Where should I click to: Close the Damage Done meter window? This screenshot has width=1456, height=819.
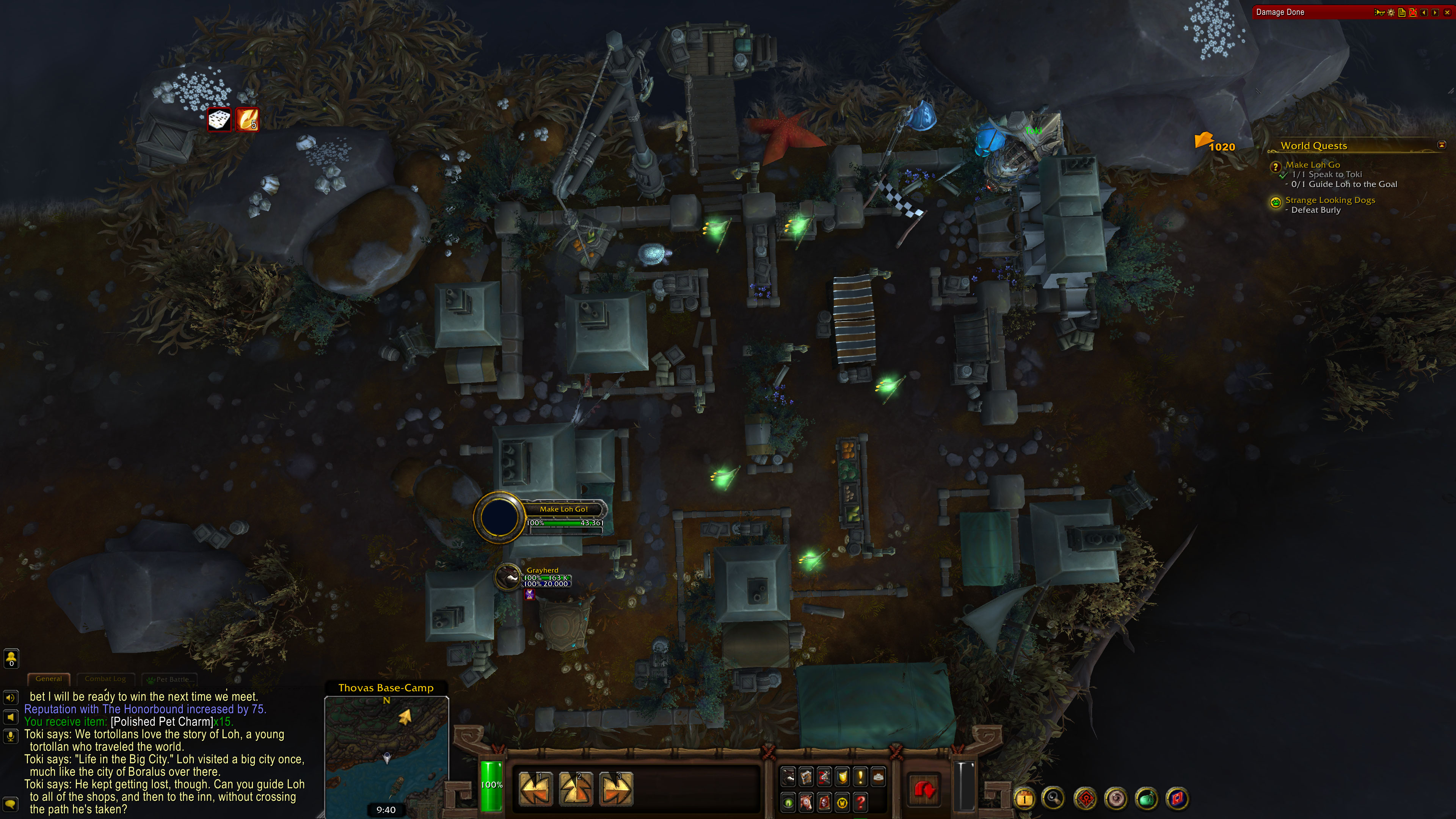point(1447,13)
